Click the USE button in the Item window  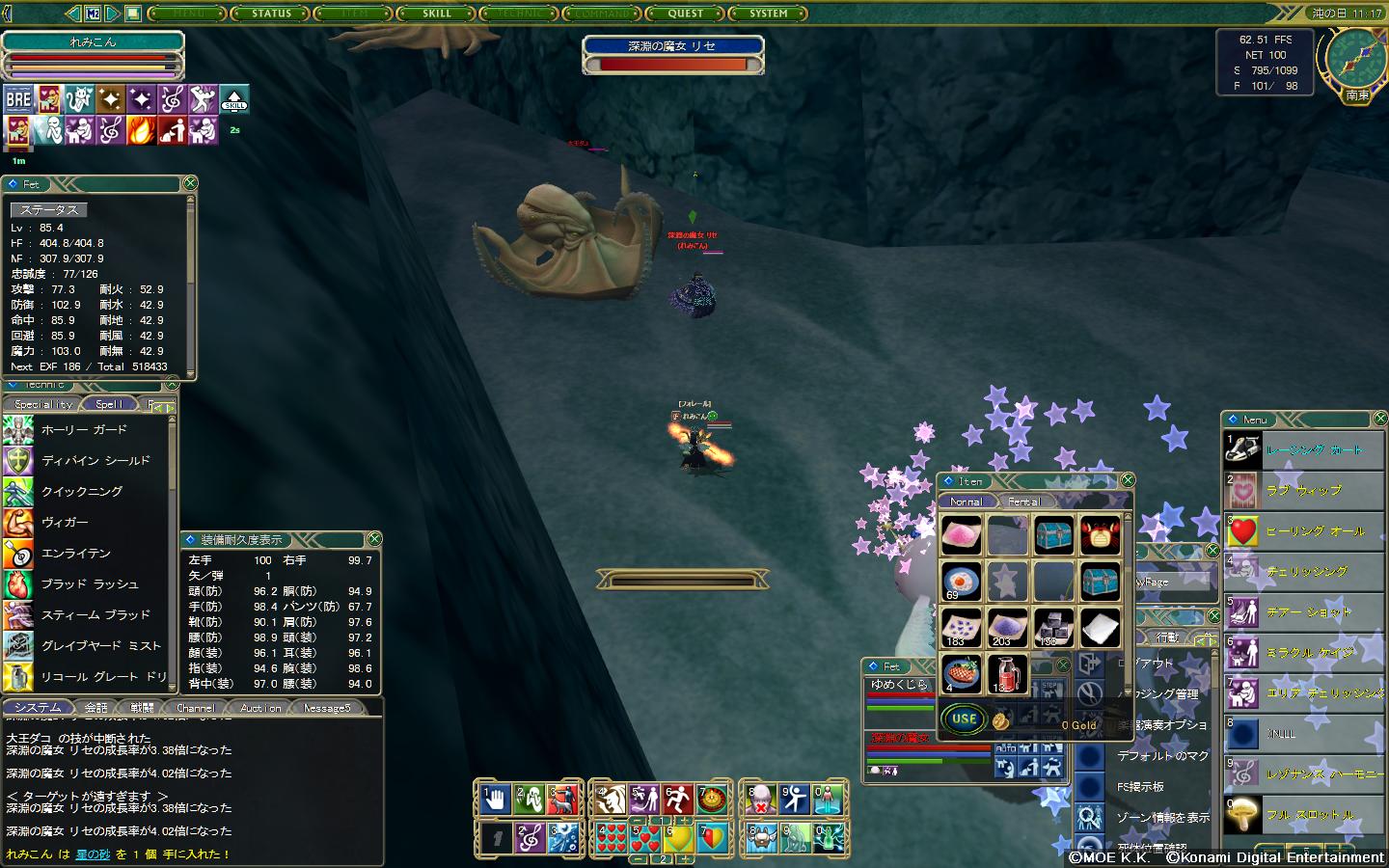click(965, 719)
